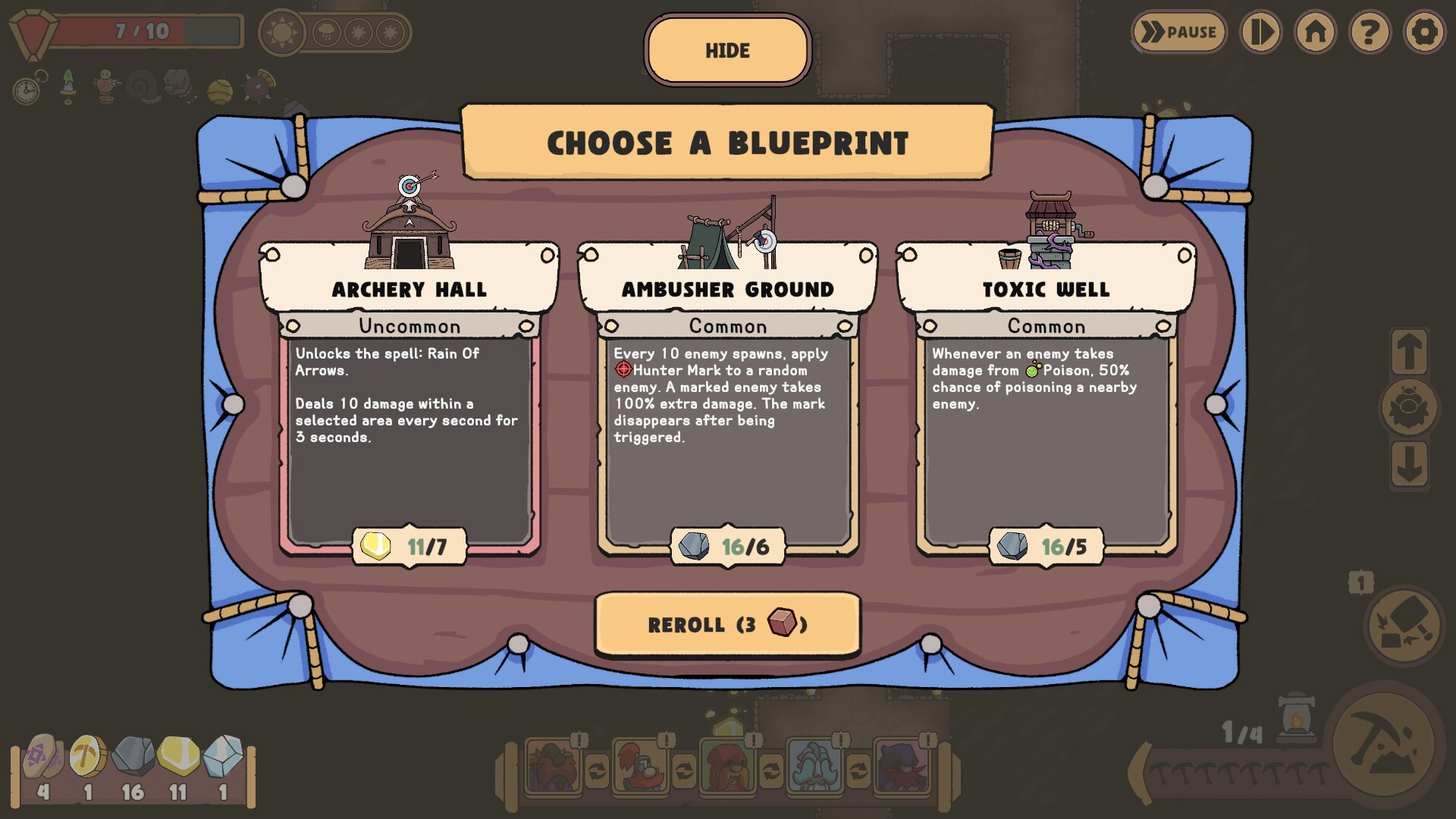Click the down arrow button

click(1409, 464)
